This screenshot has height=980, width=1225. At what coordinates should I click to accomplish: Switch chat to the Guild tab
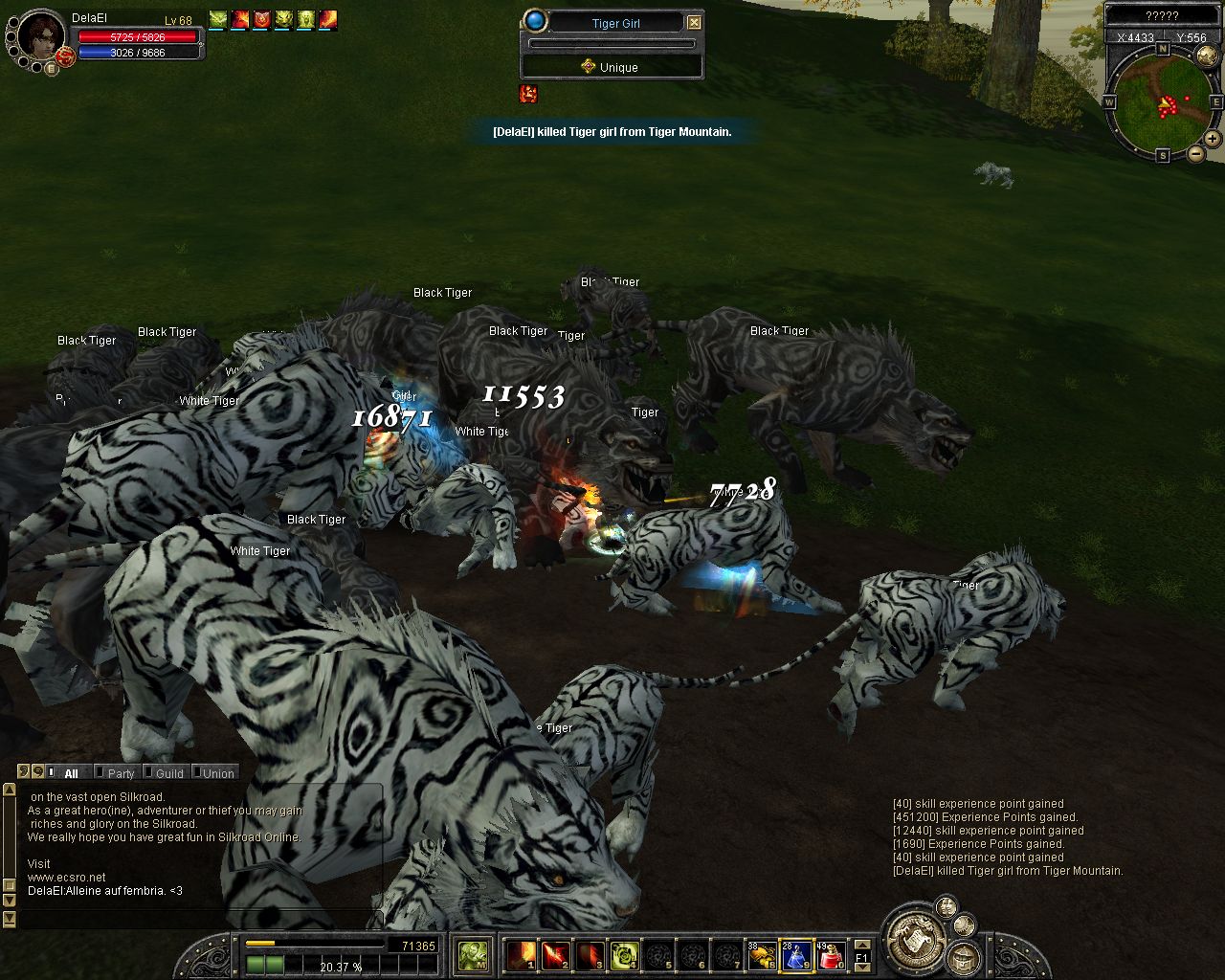tap(168, 773)
